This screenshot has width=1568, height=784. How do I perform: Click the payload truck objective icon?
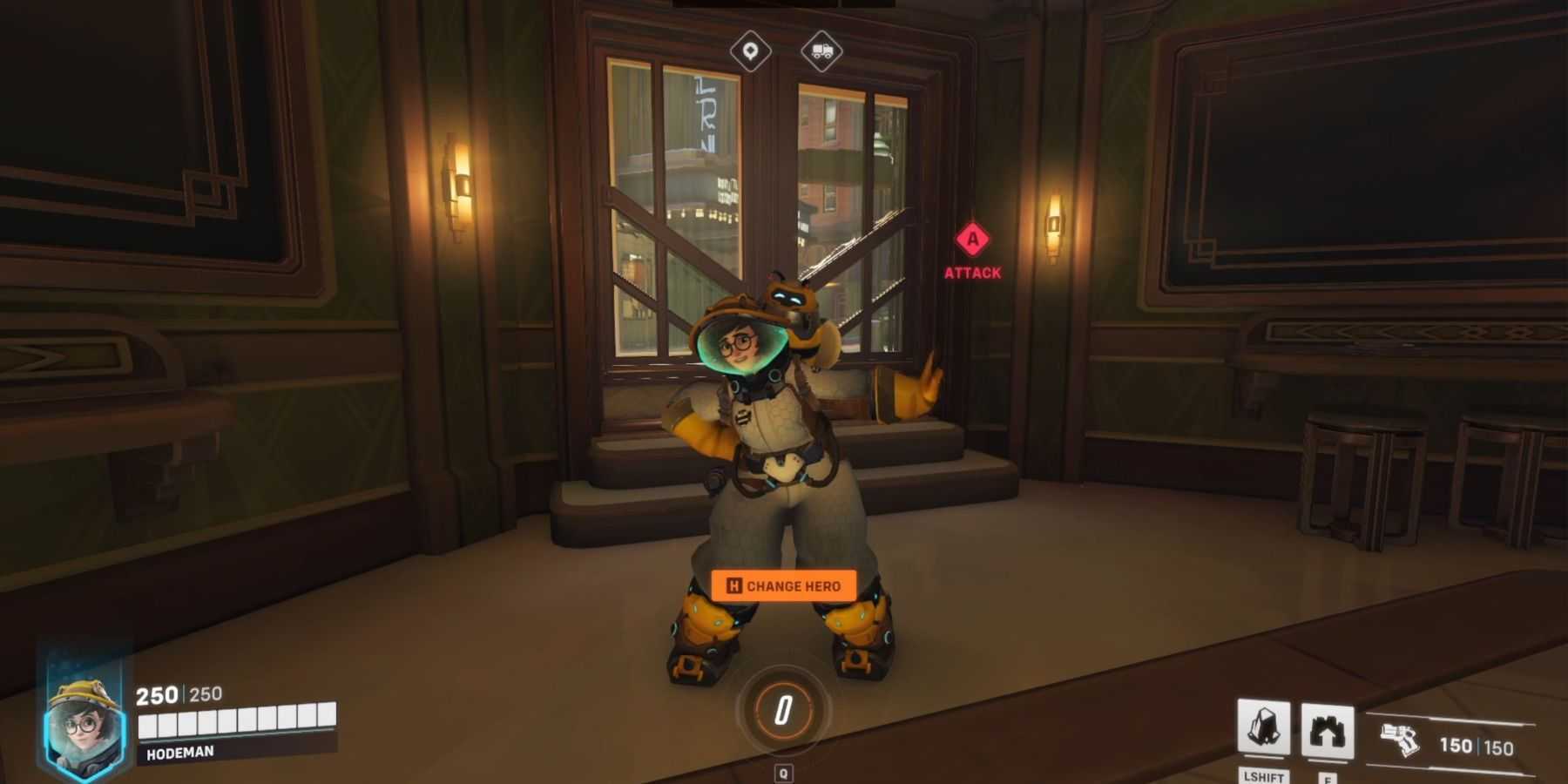click(x=821, y=51)
